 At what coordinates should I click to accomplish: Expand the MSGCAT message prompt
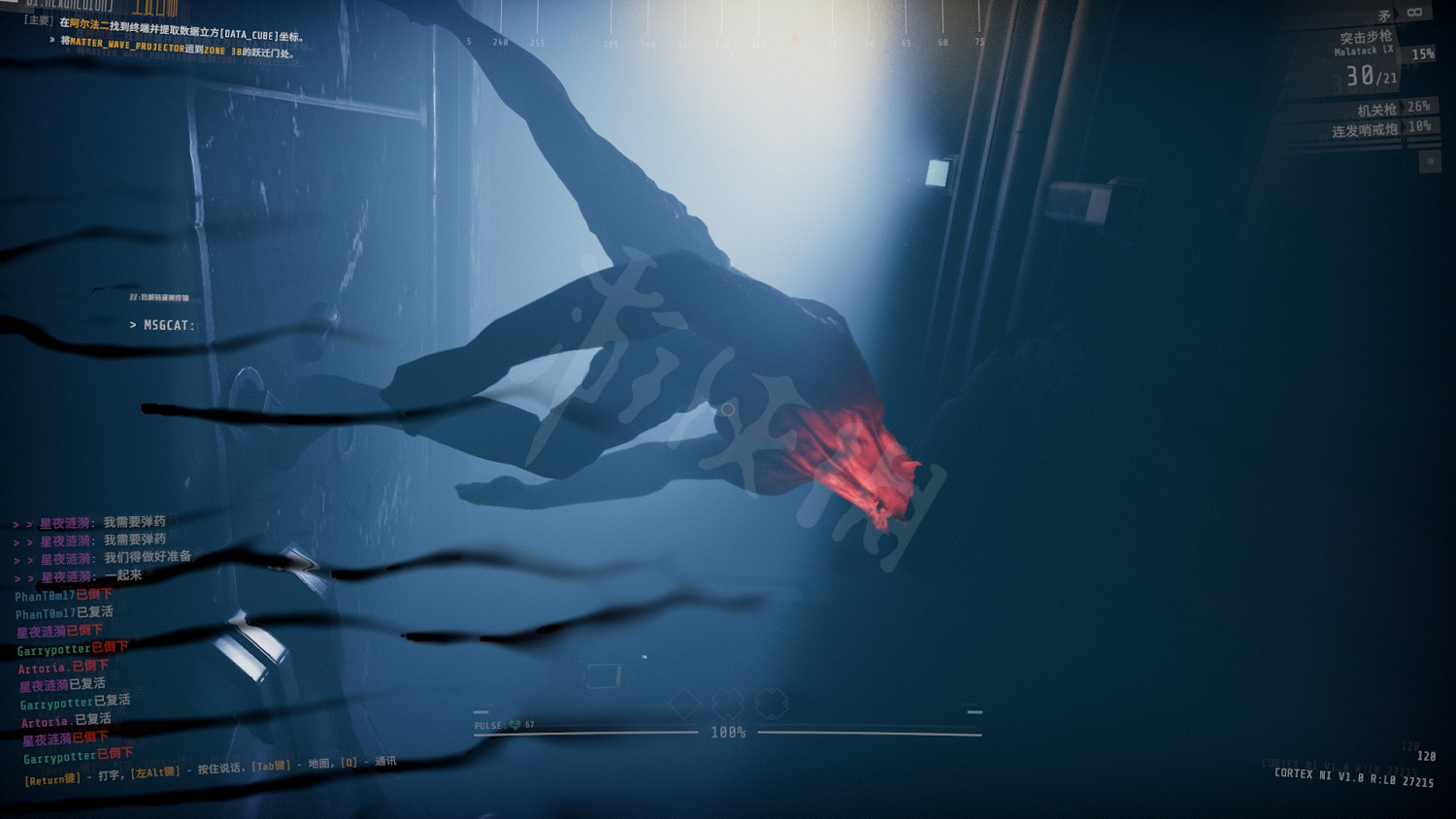pos(163,326)
